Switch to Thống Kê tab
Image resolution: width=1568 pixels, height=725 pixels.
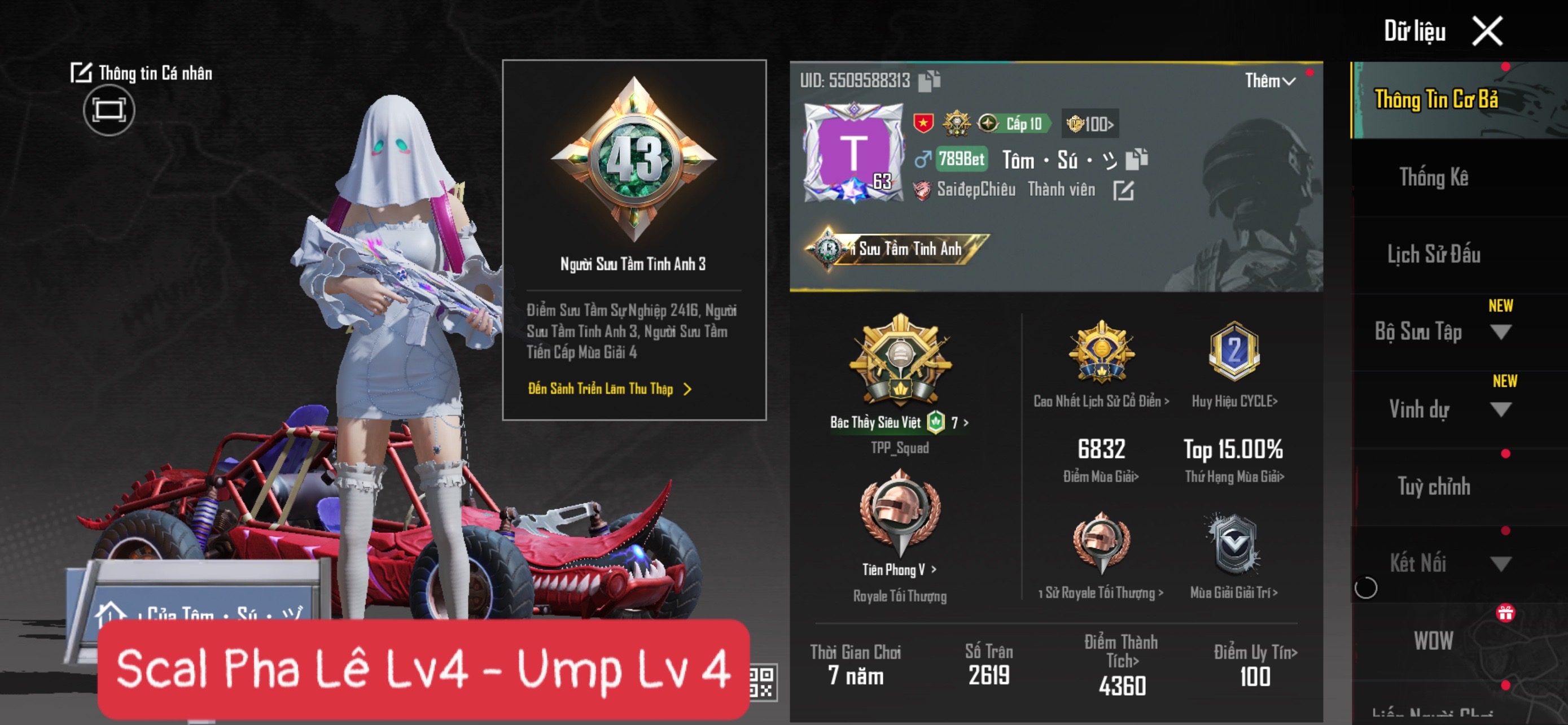pyautogui.click(x=1434, y=178)
